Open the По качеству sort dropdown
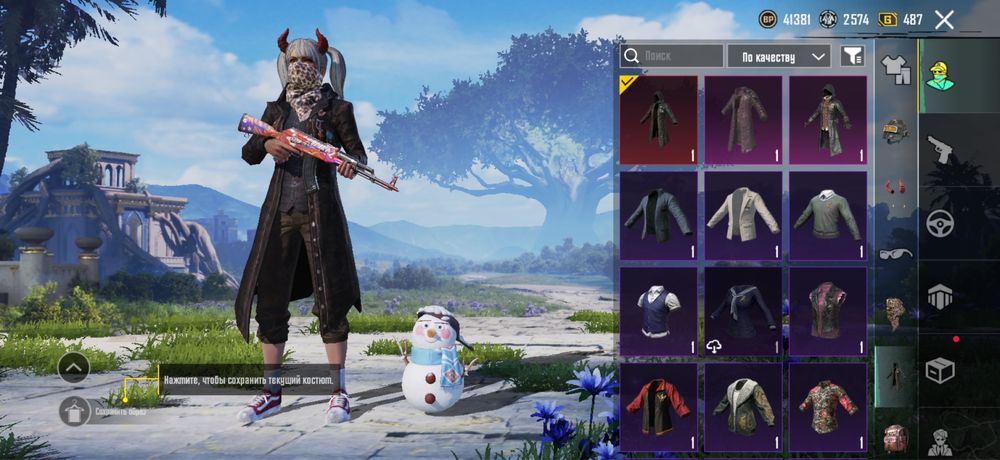Screen dimensions: 1000x460 point(778,56)
